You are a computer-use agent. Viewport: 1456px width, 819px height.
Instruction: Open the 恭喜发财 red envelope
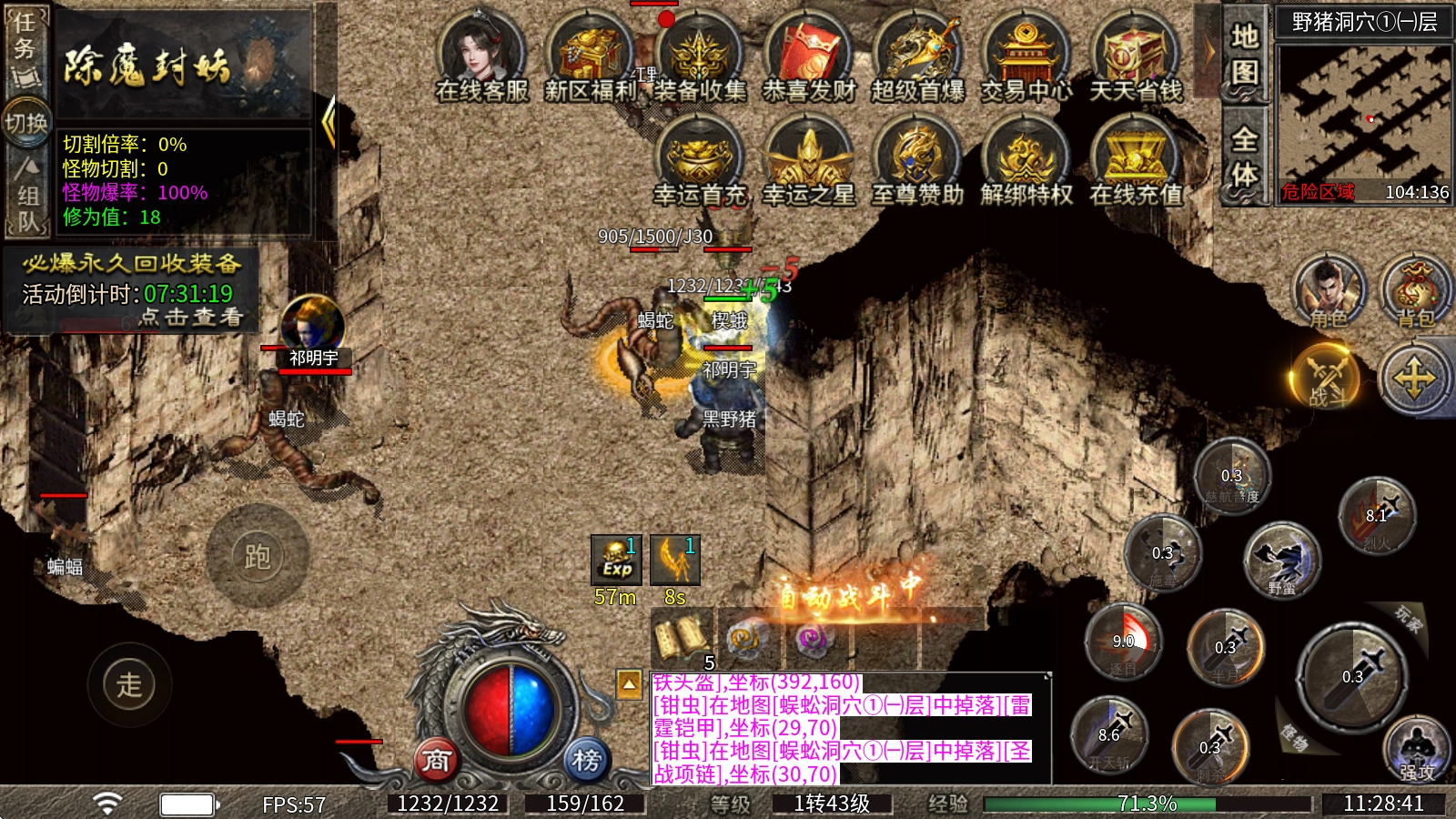click(x=809, y=55)
